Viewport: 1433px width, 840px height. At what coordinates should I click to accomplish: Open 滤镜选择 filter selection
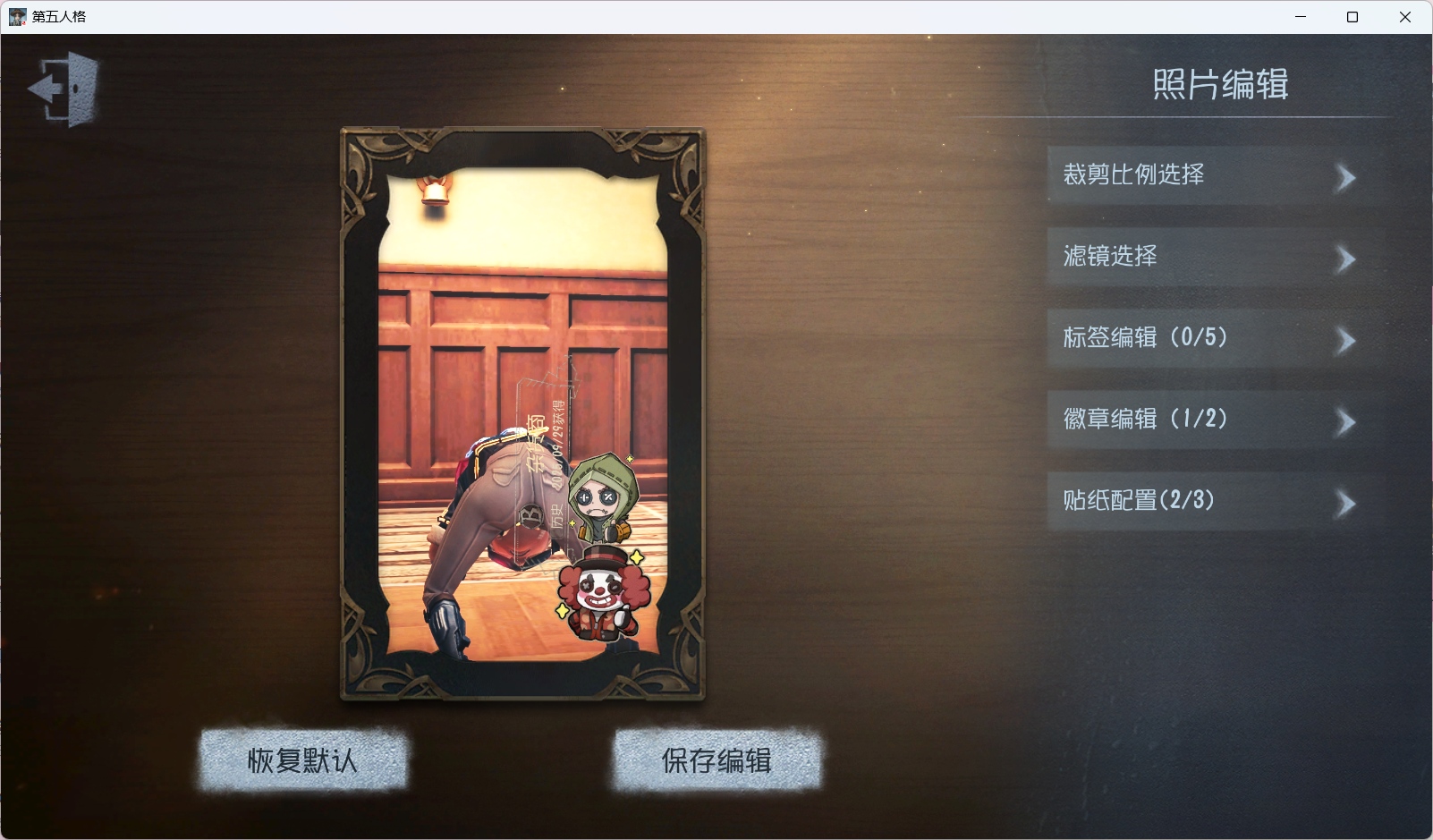pos(1209,257)
